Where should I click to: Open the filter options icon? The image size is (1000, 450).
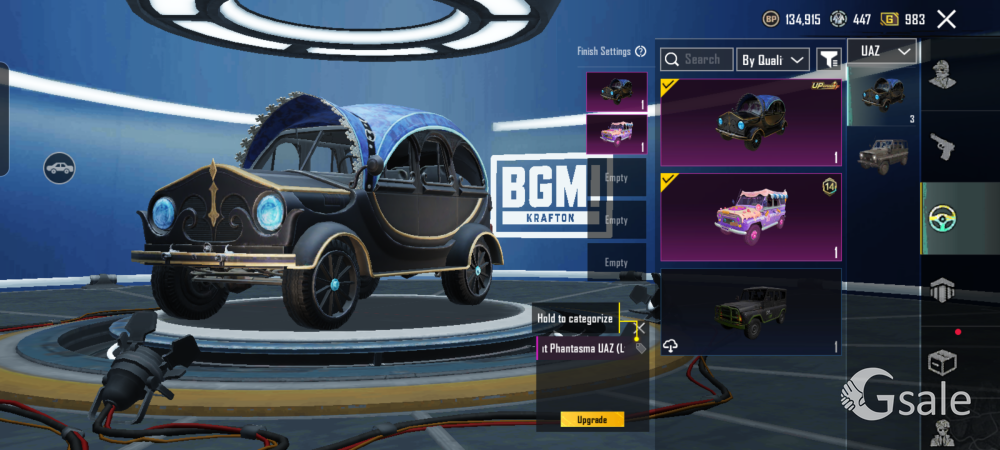(828, 60)
